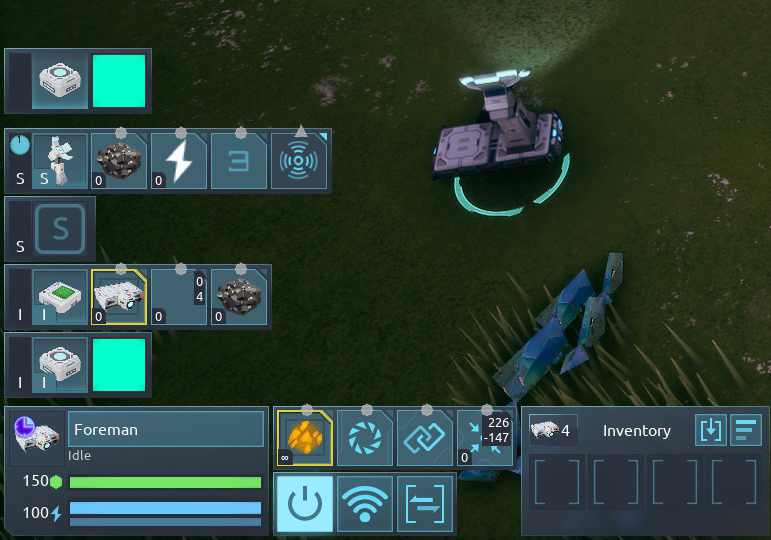Select the Foreman name field
Screen dimensions: 771x540
tap(165, 430)
